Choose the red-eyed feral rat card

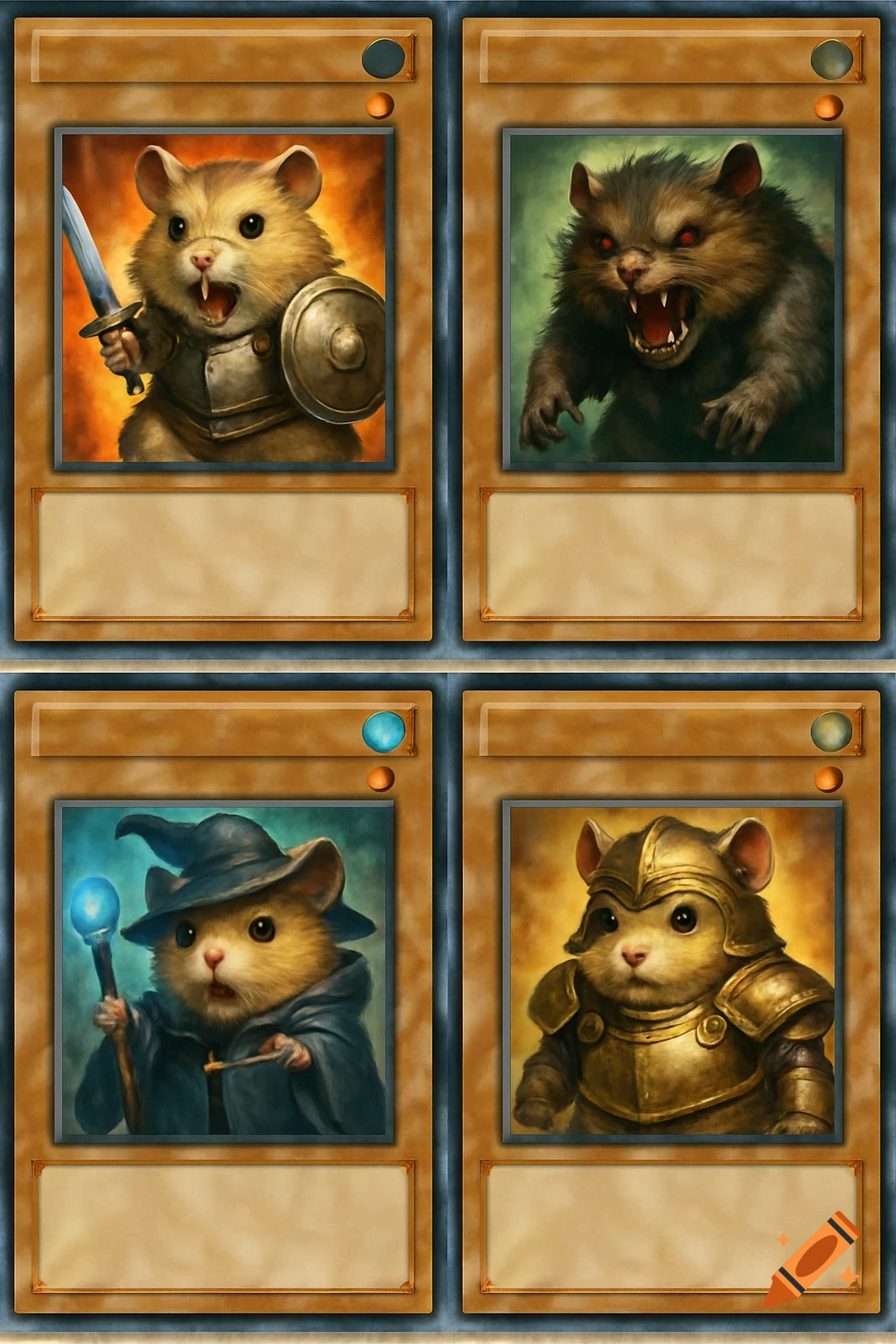click(x=672, y=297)
